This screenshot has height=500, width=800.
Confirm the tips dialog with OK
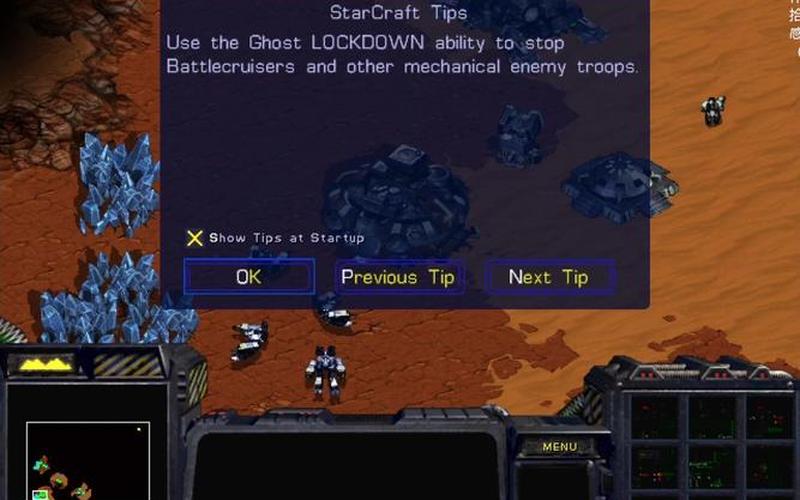click(248, 277)
